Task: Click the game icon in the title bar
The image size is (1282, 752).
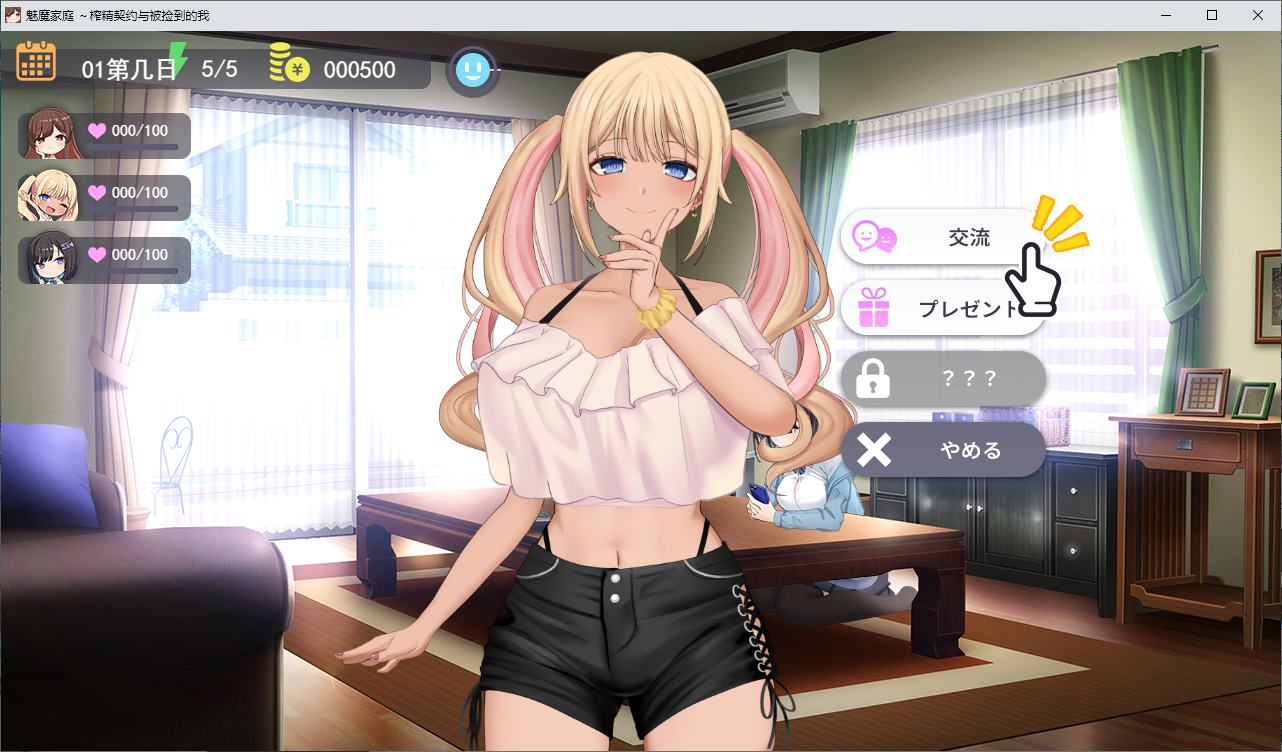Action: point(11,15)
